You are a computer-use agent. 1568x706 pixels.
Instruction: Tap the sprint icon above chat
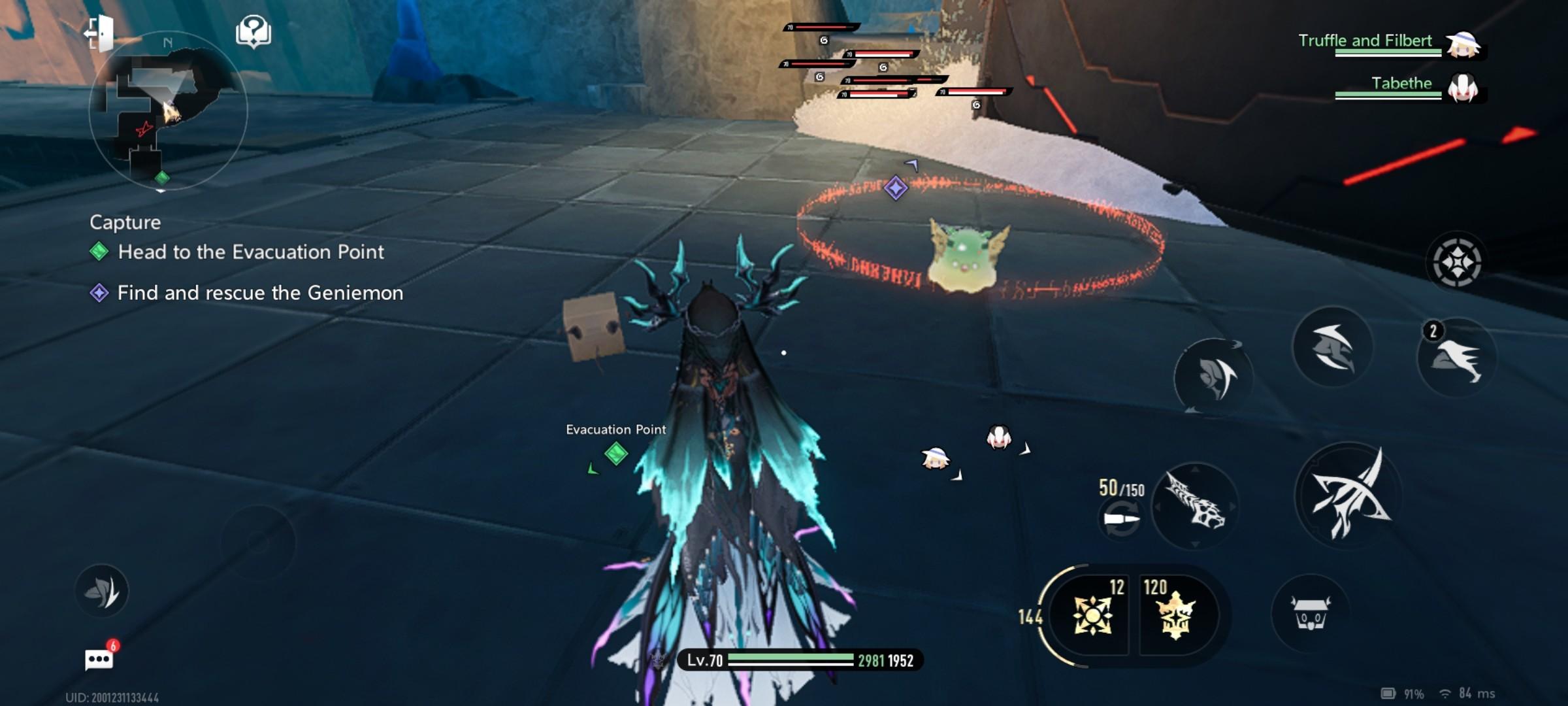click(102, 591)
